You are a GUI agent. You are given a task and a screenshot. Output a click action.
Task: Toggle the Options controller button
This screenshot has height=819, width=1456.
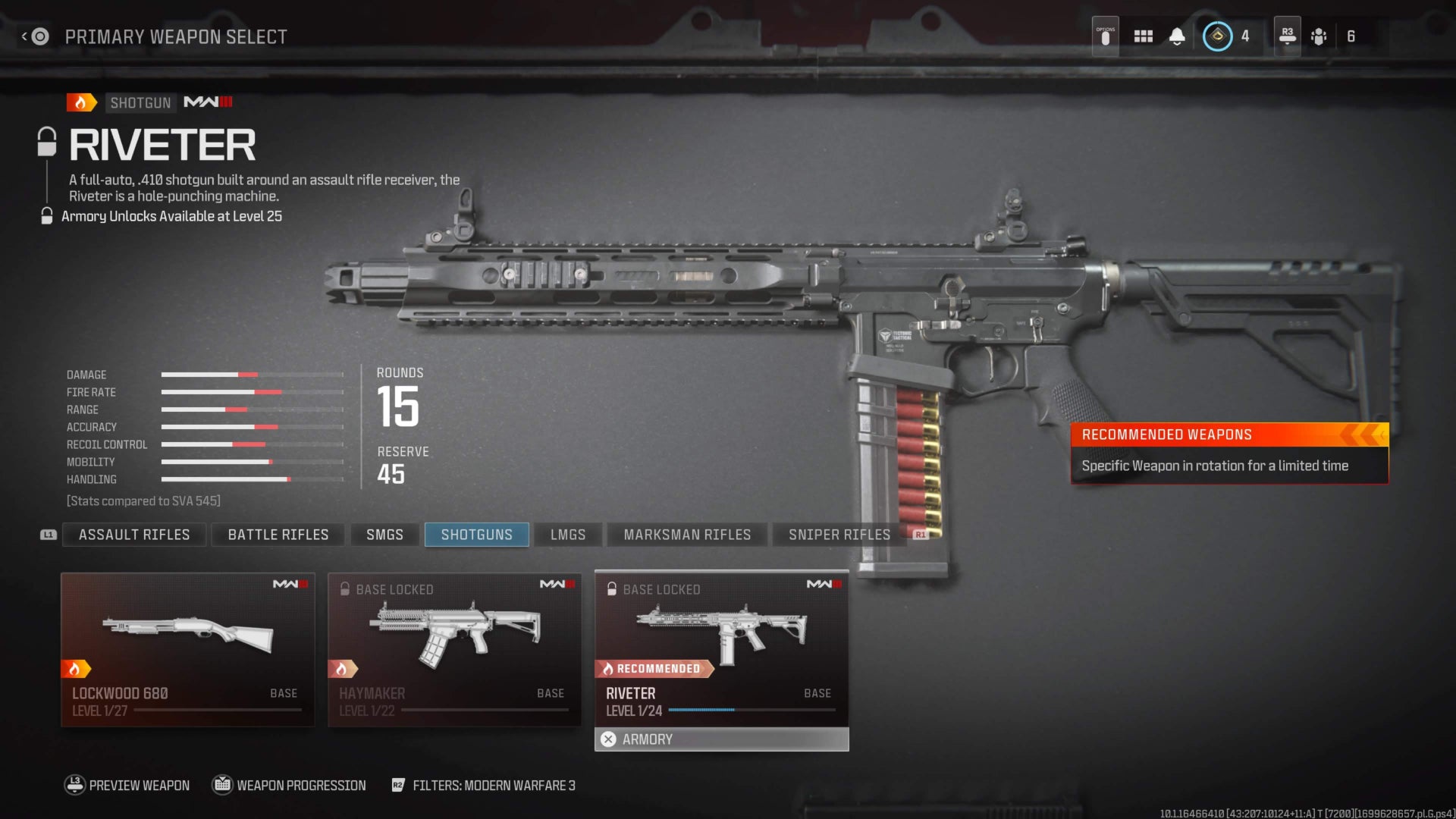click(x=1104, y=35)
